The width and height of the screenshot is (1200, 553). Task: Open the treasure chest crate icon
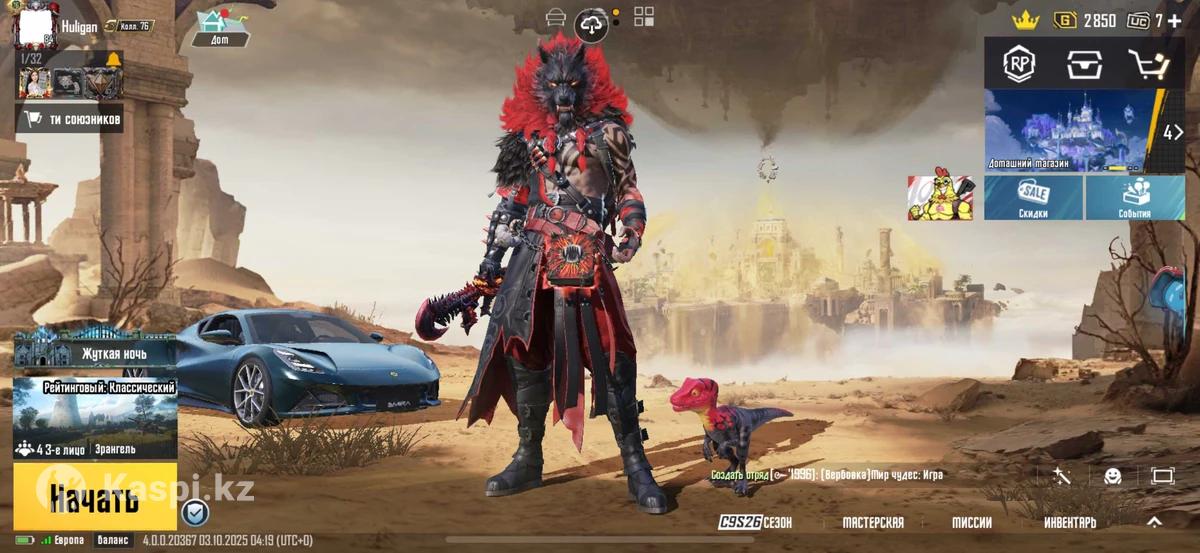(1084, 64)
